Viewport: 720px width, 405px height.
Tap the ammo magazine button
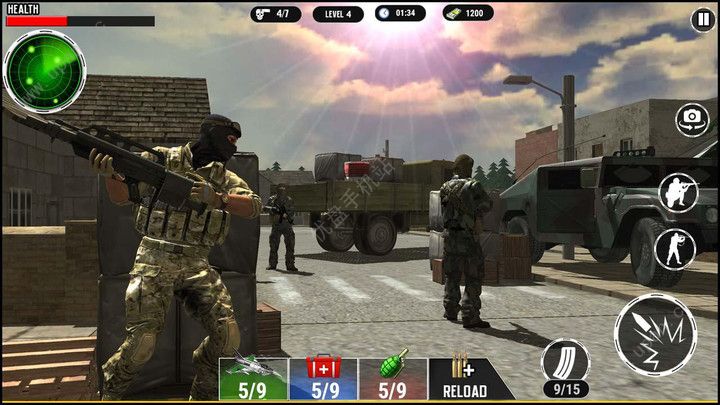565,363
